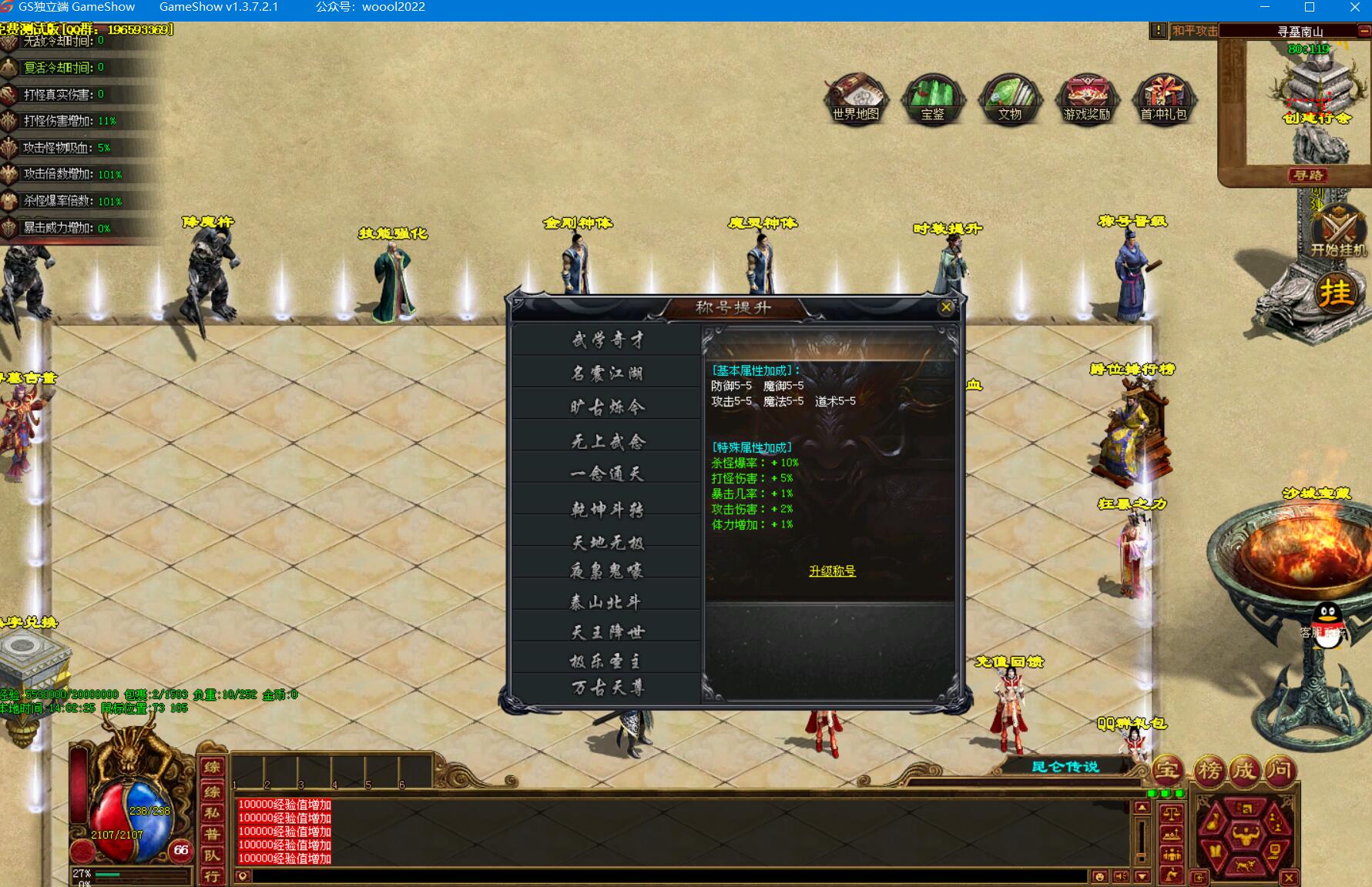Open the 宝鉴 treasure guide icon
Screen dimensions: 1372x887
pos(933,99)
